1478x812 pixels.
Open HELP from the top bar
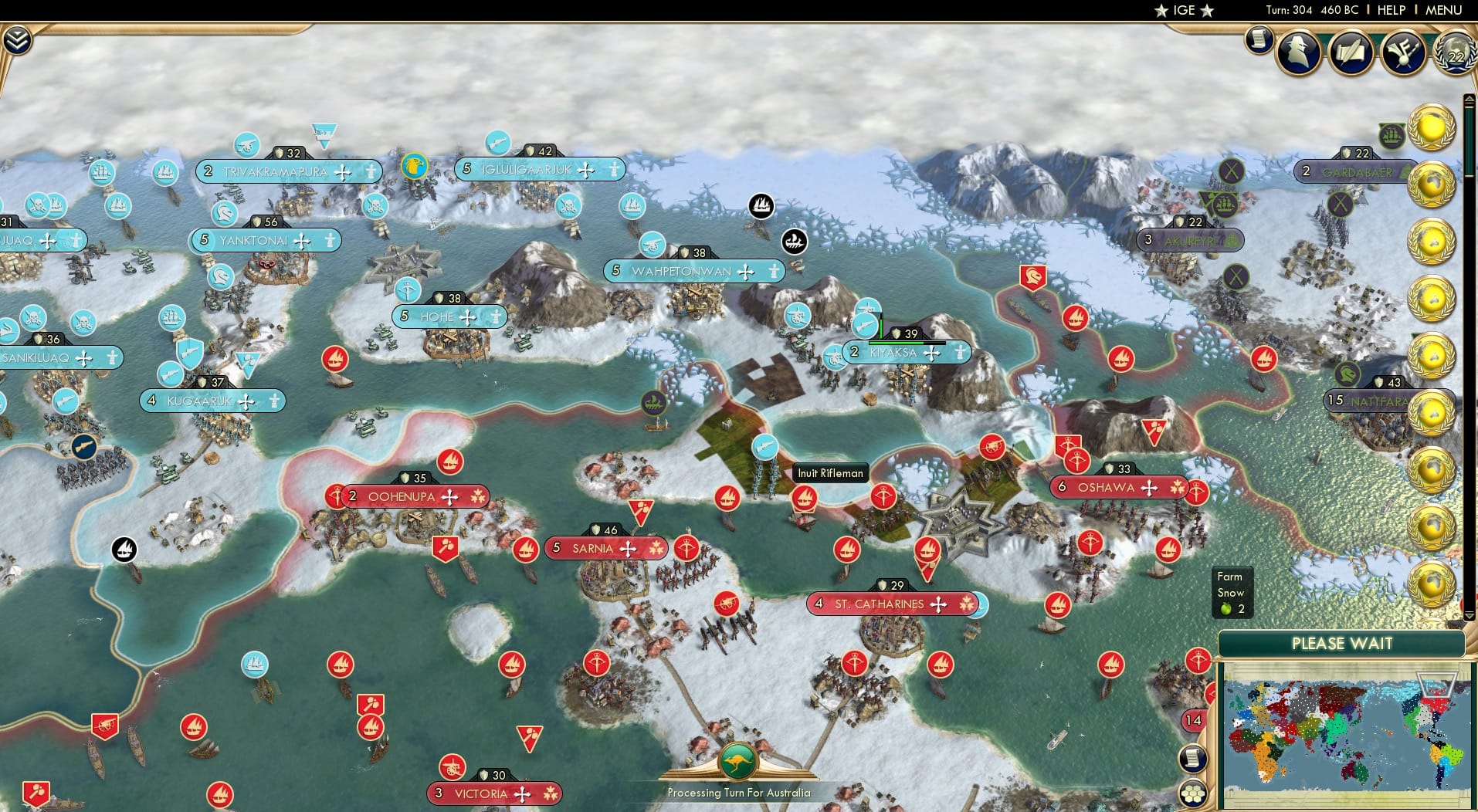pyautogui.click(x=1390, y=10)
